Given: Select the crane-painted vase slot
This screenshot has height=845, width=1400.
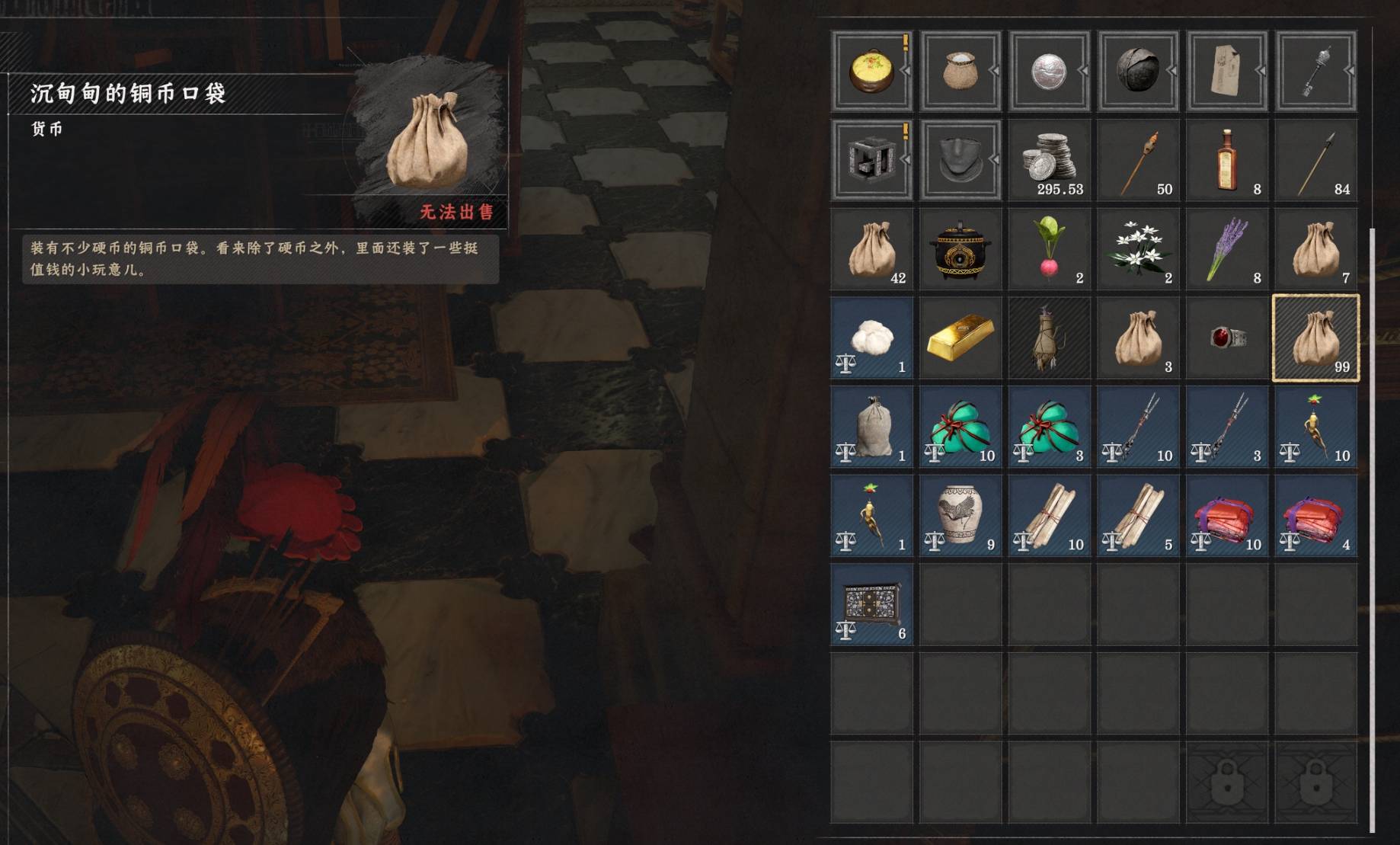Looking at the screenshot, I should tap(960, 517).
